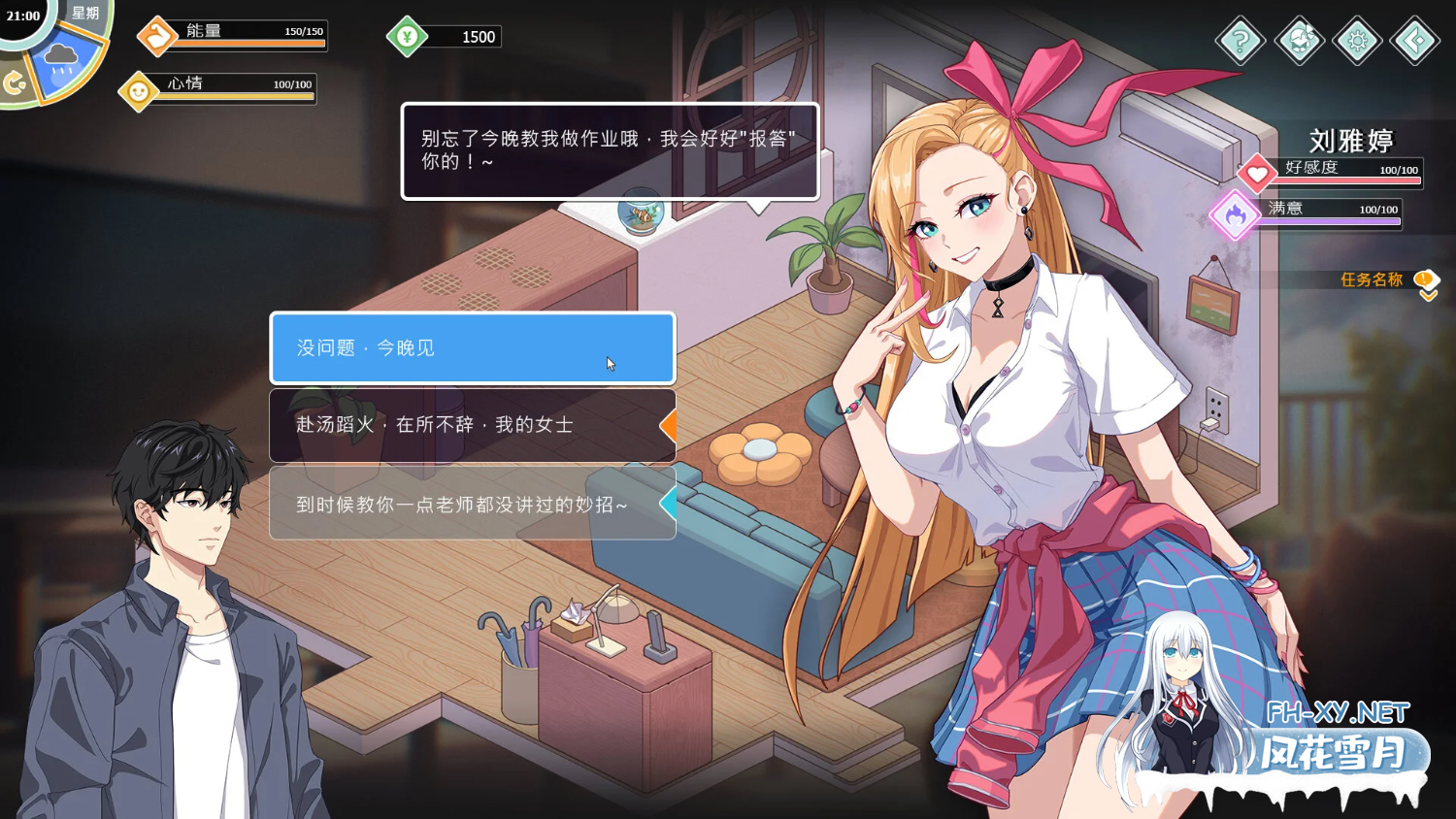The width and height of the screenshot is (1456, 819).
Task: Open the help question mark icon
Action: coord(1241,42)
